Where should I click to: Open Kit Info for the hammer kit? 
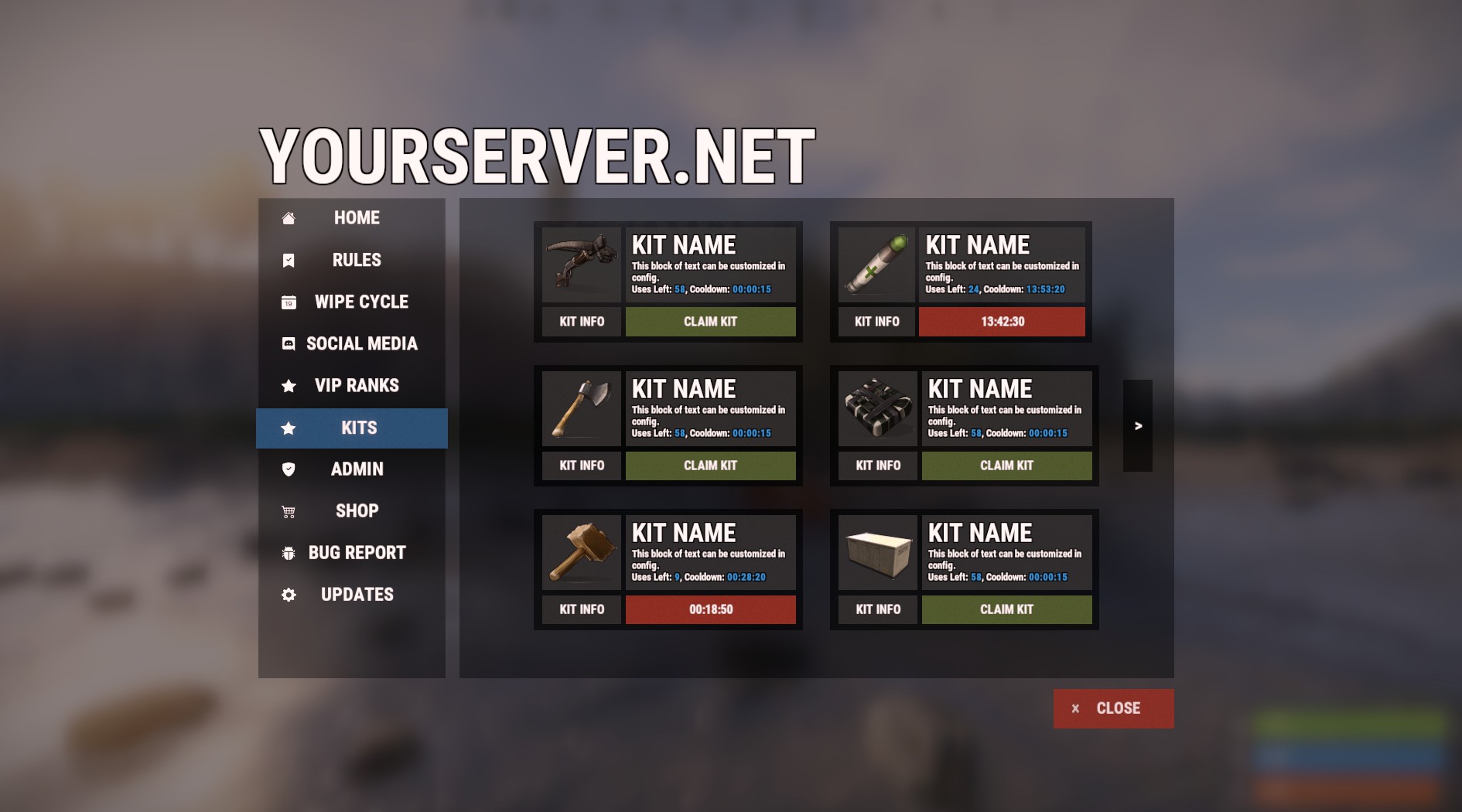coord(582,609)
